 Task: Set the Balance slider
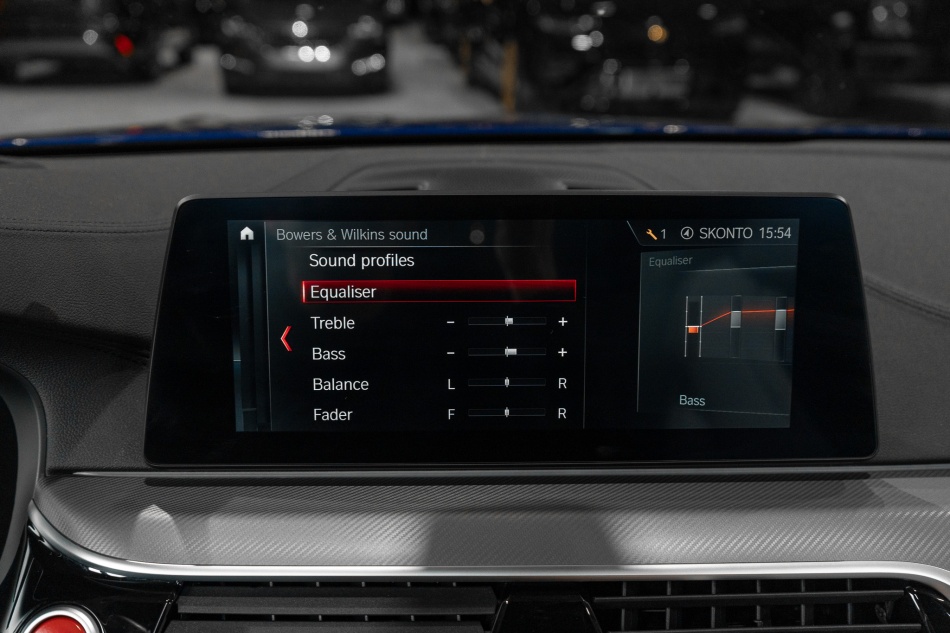[x=507, y=383]
